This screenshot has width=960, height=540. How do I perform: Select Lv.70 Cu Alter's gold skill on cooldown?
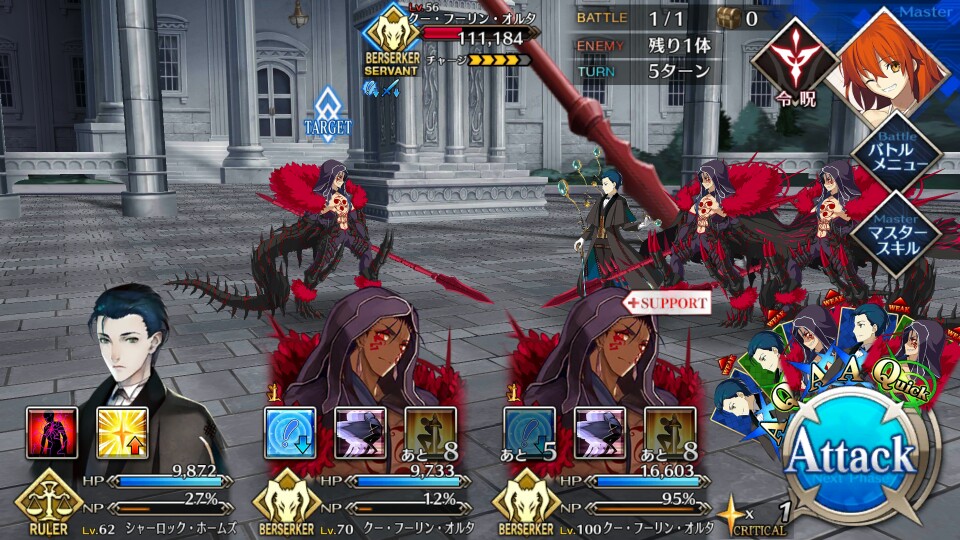click(x=431, y=433)
